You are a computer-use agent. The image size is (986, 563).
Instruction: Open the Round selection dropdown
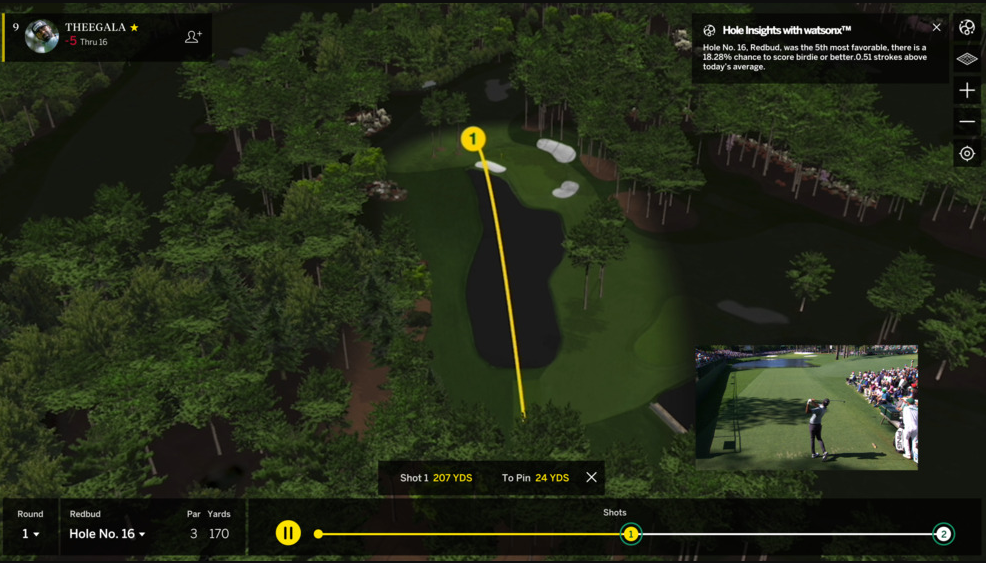pos(31,534)
